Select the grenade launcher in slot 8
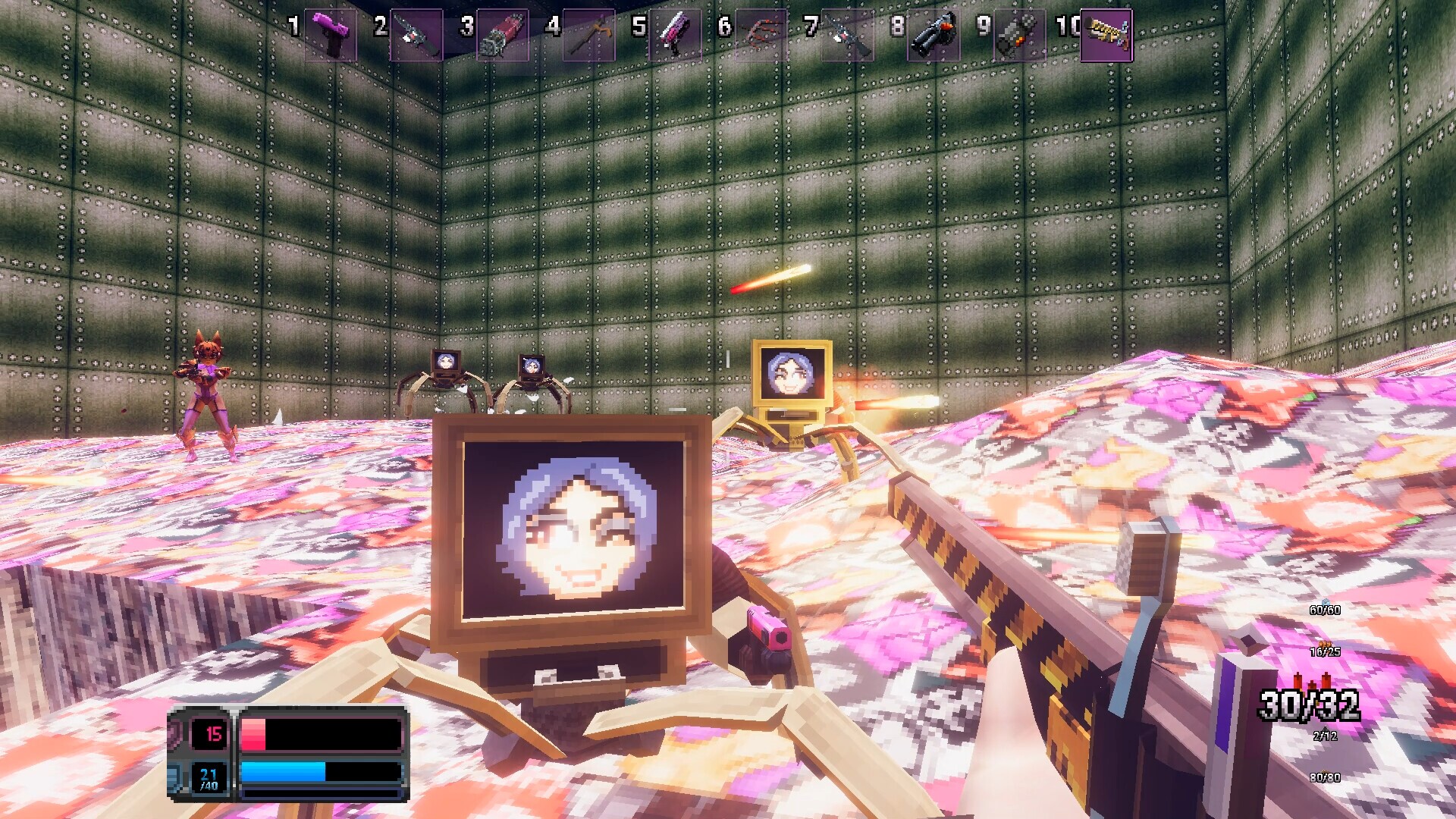 pyautogui.click(x=934, y=34)
